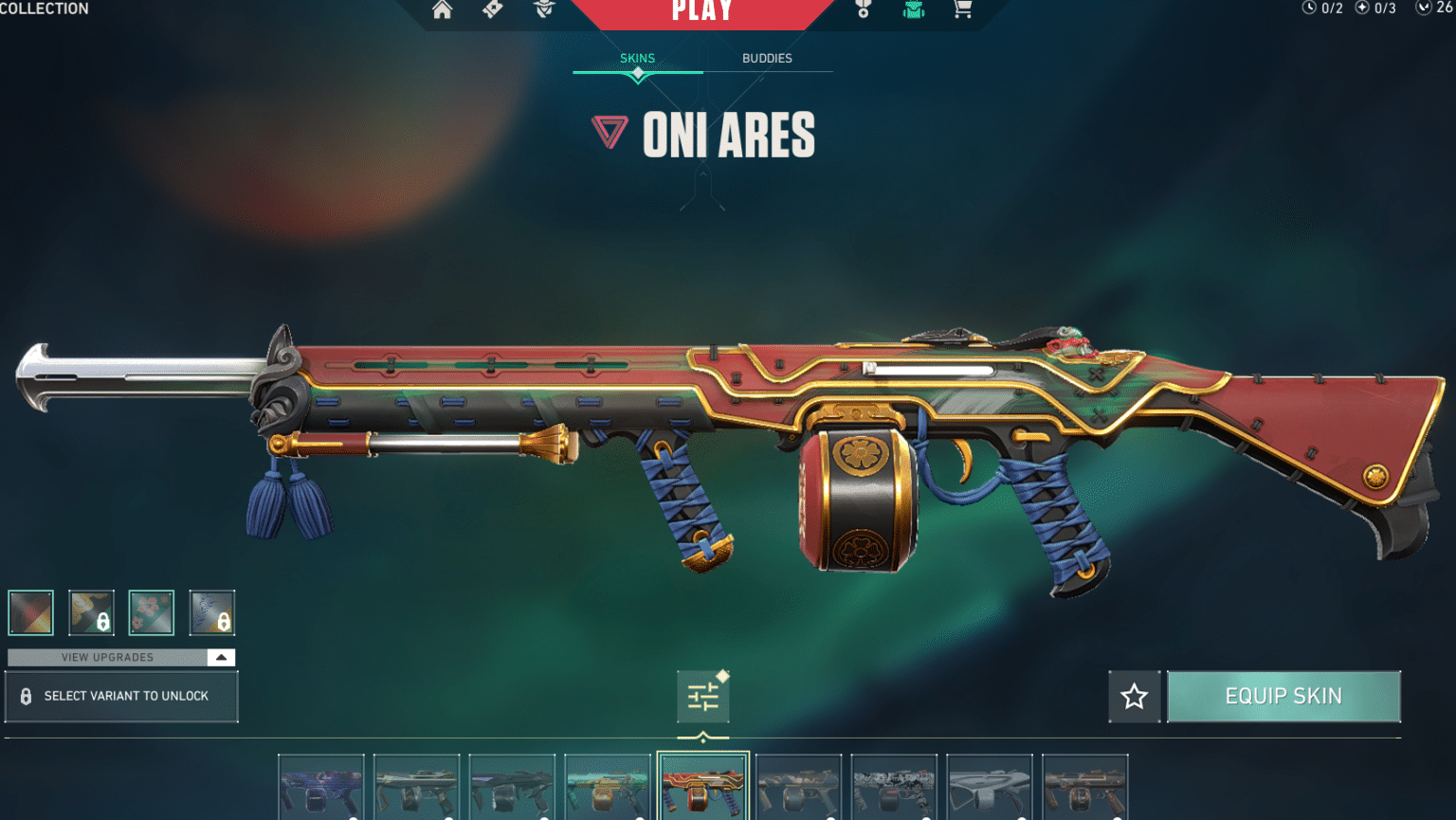Stay on the Skins tab
Image resolution: width=1456 pixels, height=820 pixels.
tap(636, 58)
